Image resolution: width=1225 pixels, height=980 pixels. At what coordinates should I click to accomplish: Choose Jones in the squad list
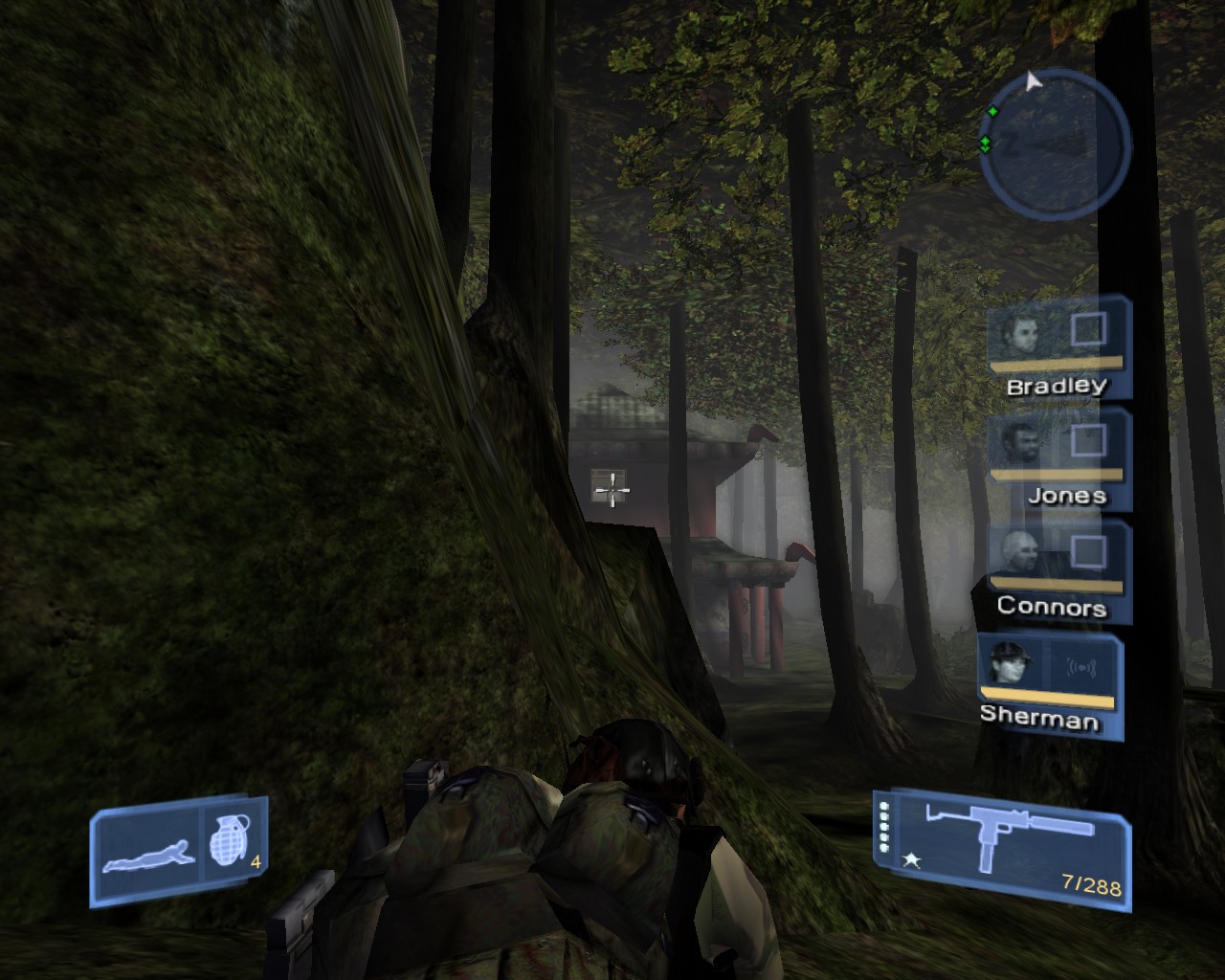pos(1018,444)
